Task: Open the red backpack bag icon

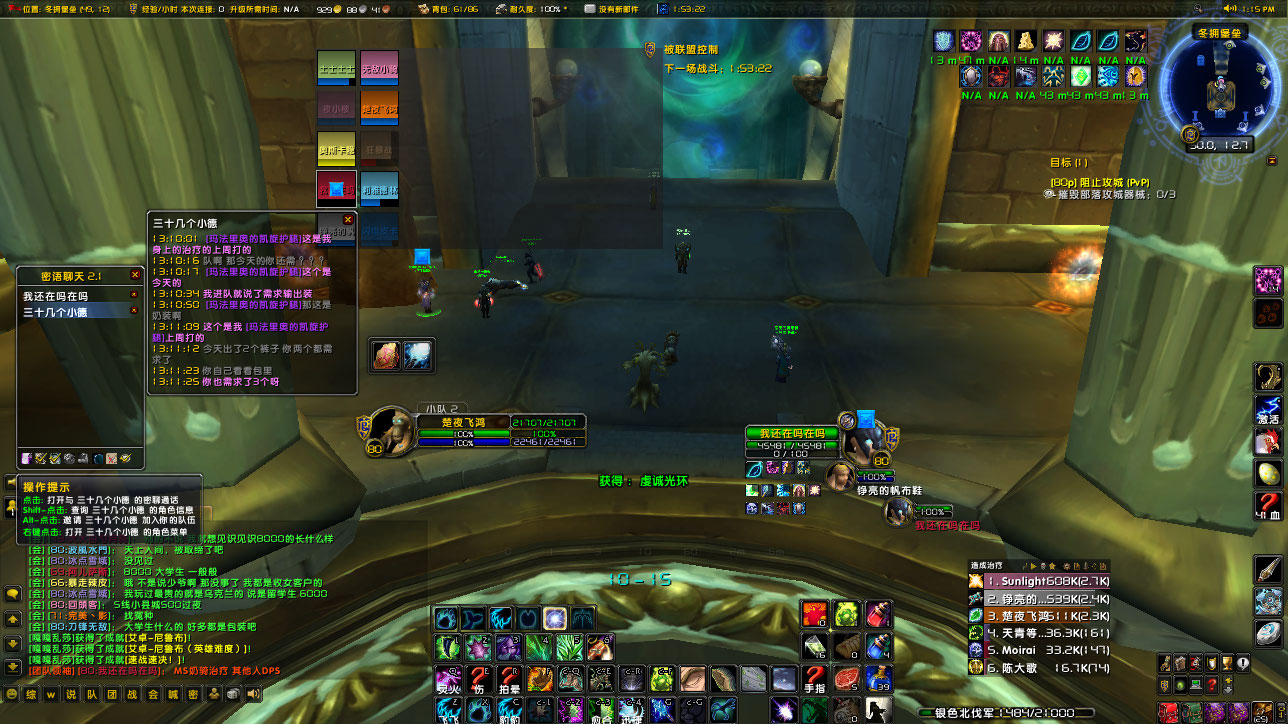Action: (x=1168, y=712)
